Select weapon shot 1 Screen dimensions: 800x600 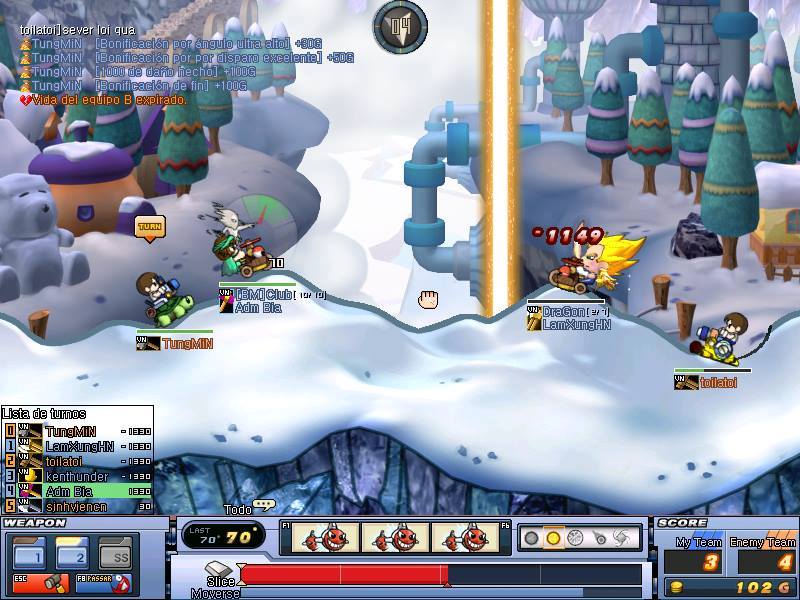(x=29, y=554)
